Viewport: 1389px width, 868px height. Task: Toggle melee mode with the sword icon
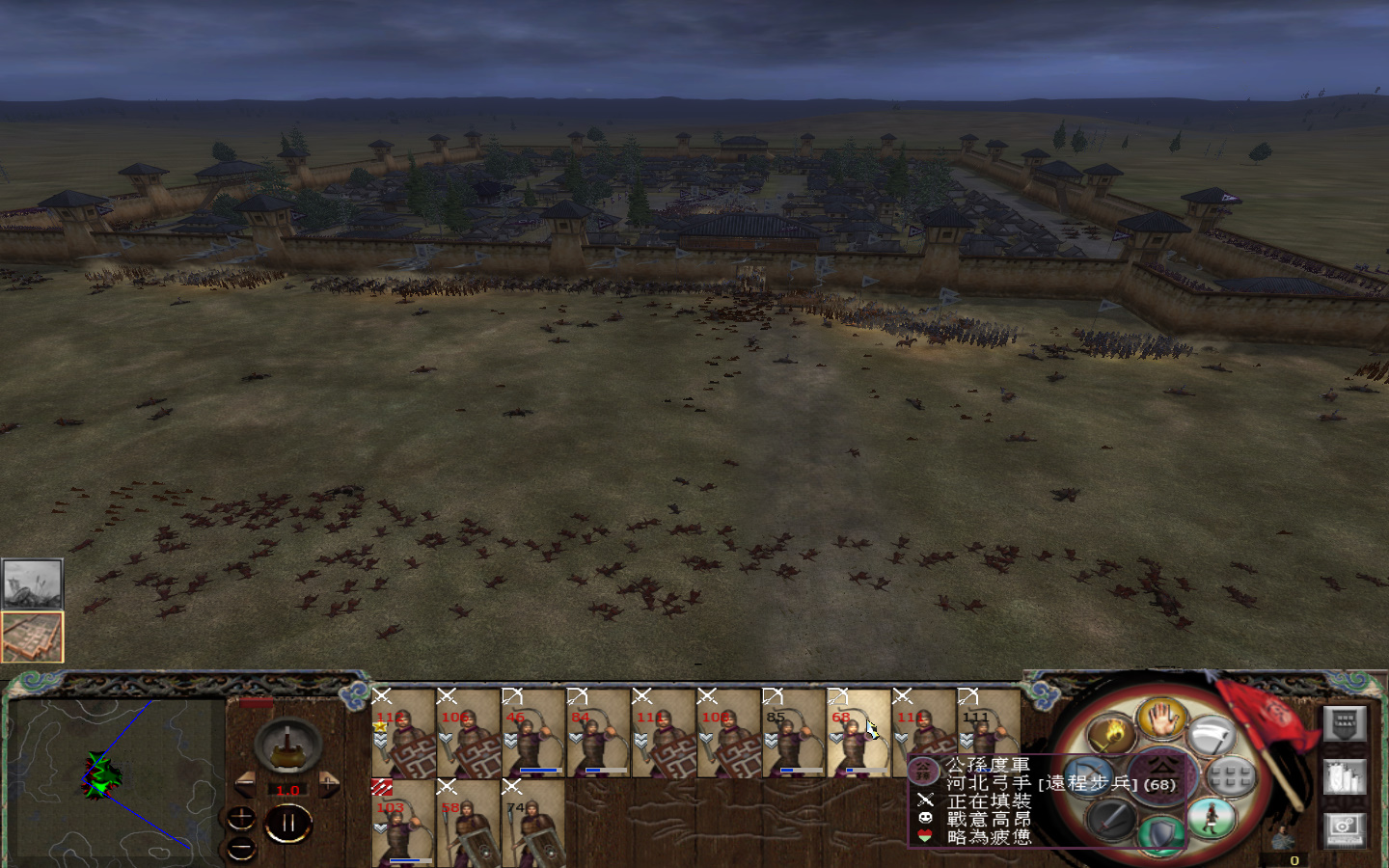(x=1108, y=819)
